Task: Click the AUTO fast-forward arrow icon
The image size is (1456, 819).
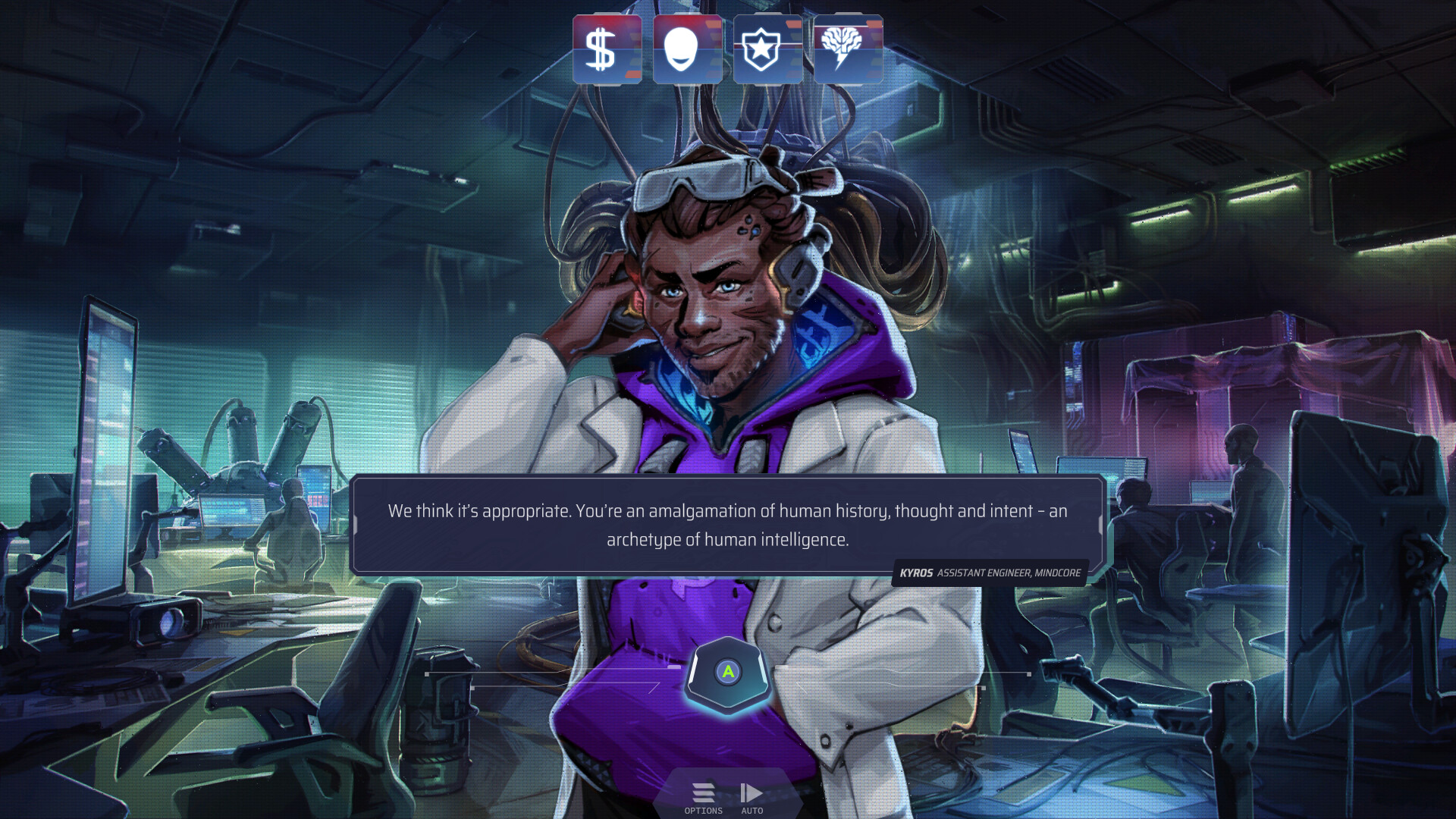Action: 752,792
